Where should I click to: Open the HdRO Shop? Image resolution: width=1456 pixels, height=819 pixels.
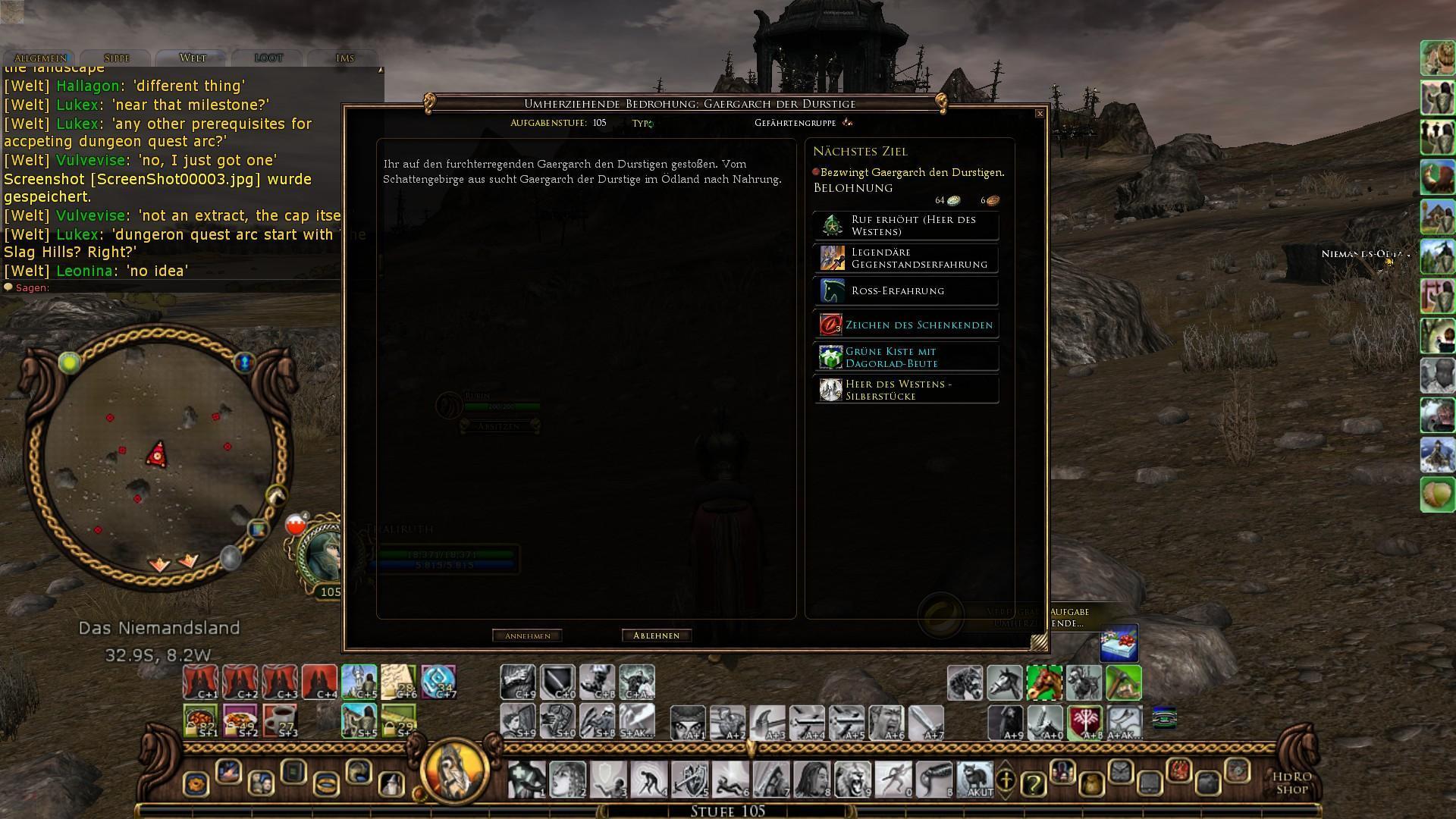tap(1291, 783)
